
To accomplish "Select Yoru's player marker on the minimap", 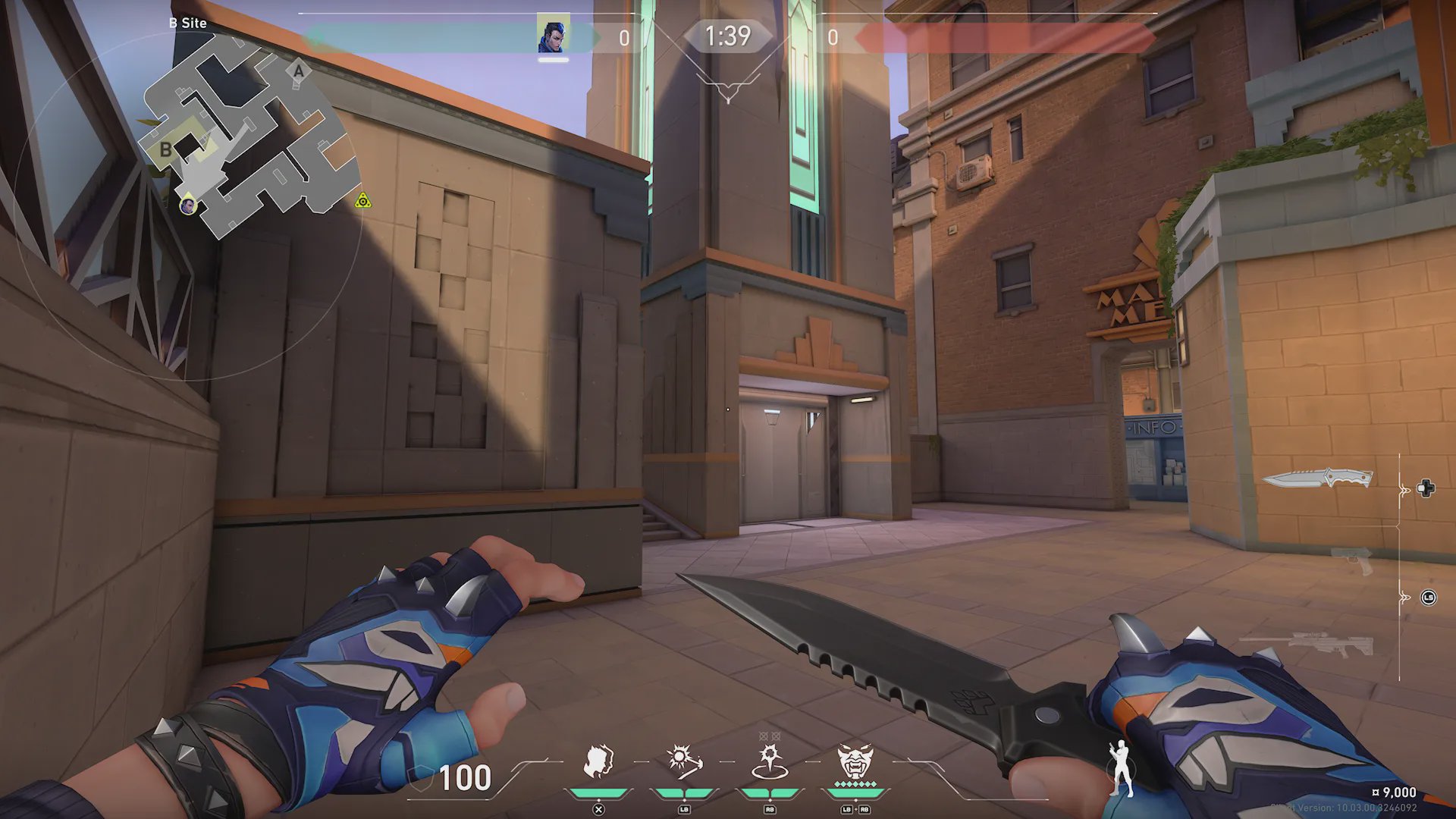I will [187, 205].
